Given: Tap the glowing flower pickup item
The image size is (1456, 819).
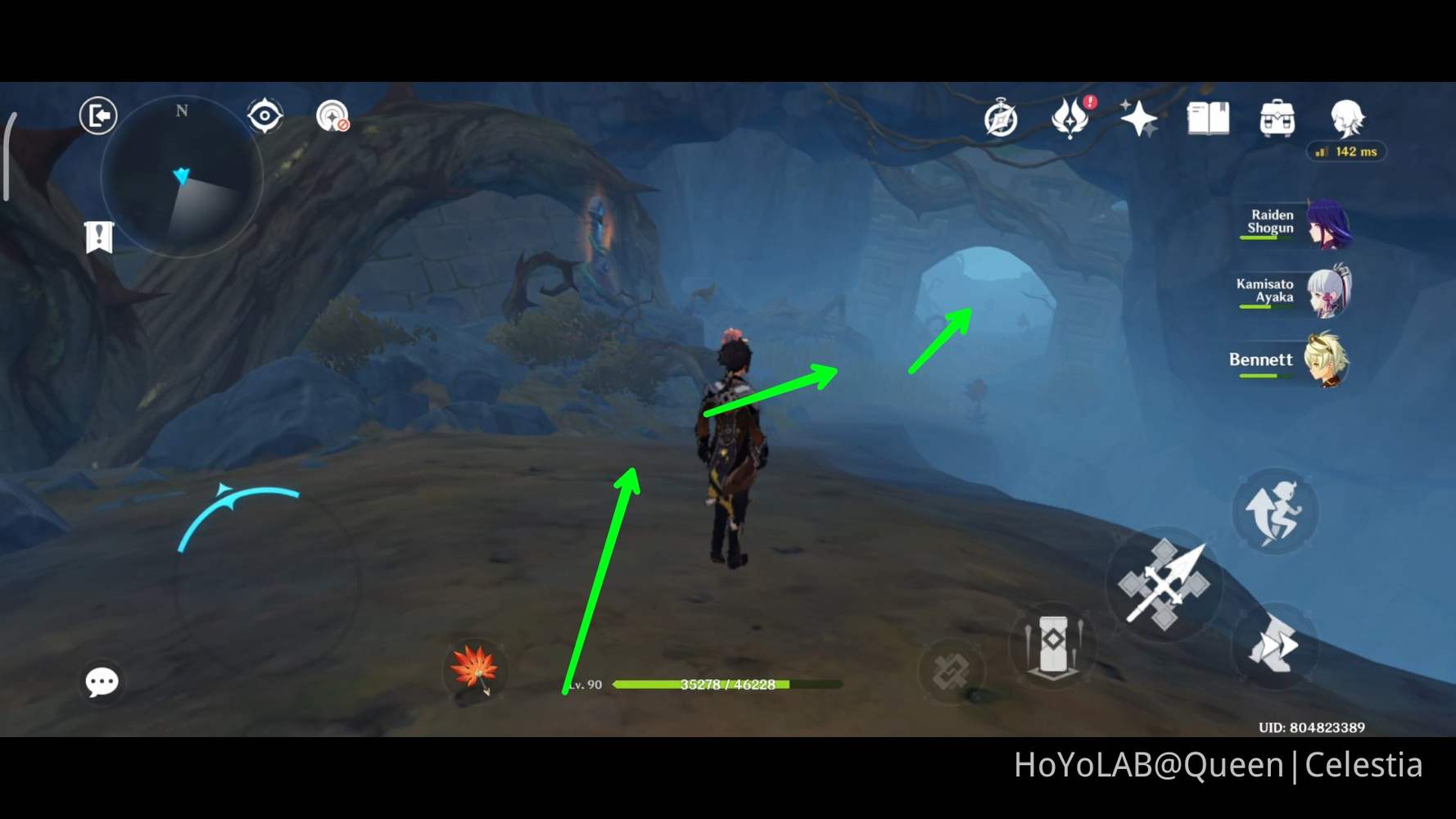Looking at the screenshot, I should point(475,670).
